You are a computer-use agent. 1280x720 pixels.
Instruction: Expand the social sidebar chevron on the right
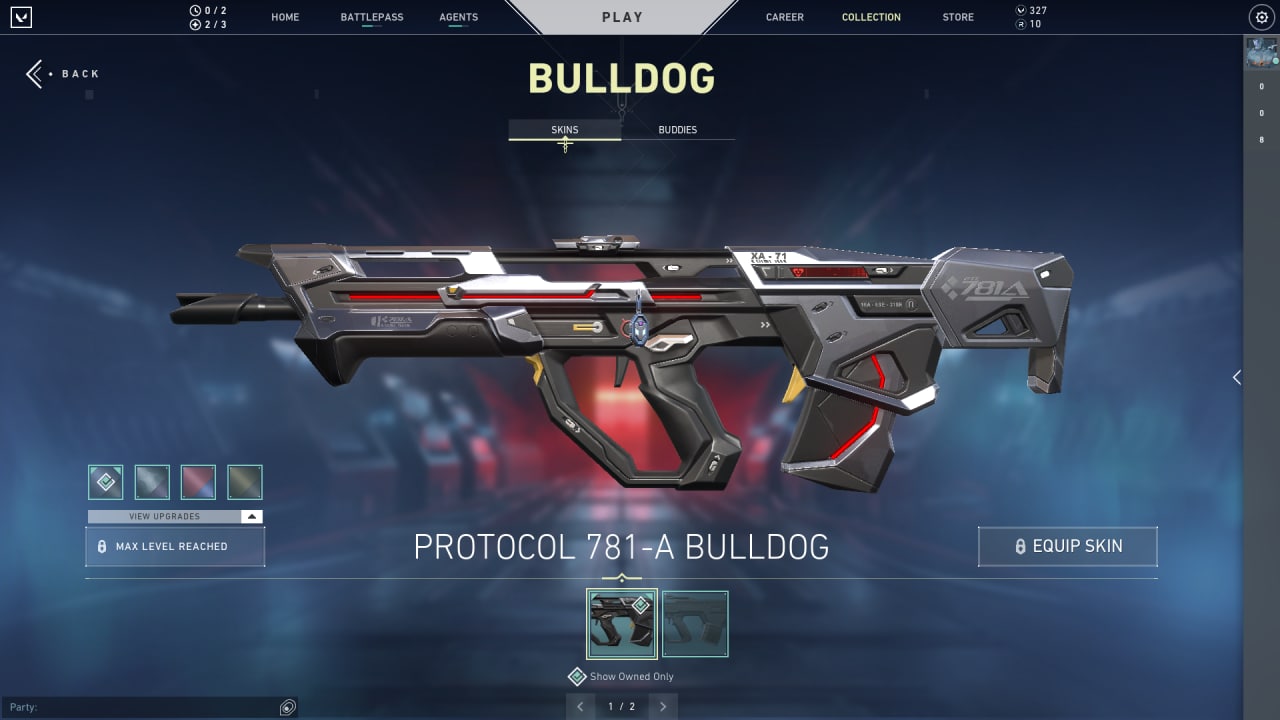coord(1236,378)
